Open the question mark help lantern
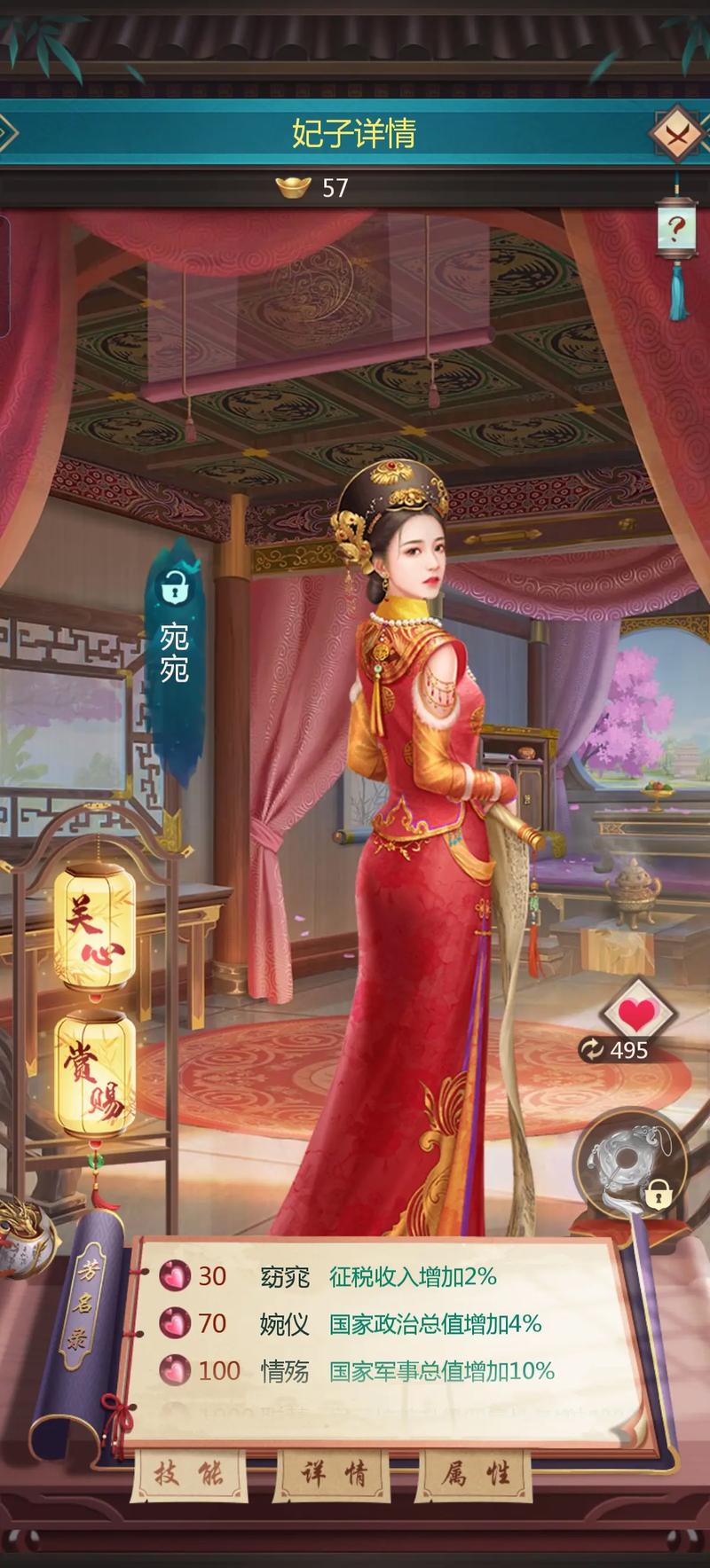The height and width of the screenshot is (1568, 710). [x=676, y=230]
